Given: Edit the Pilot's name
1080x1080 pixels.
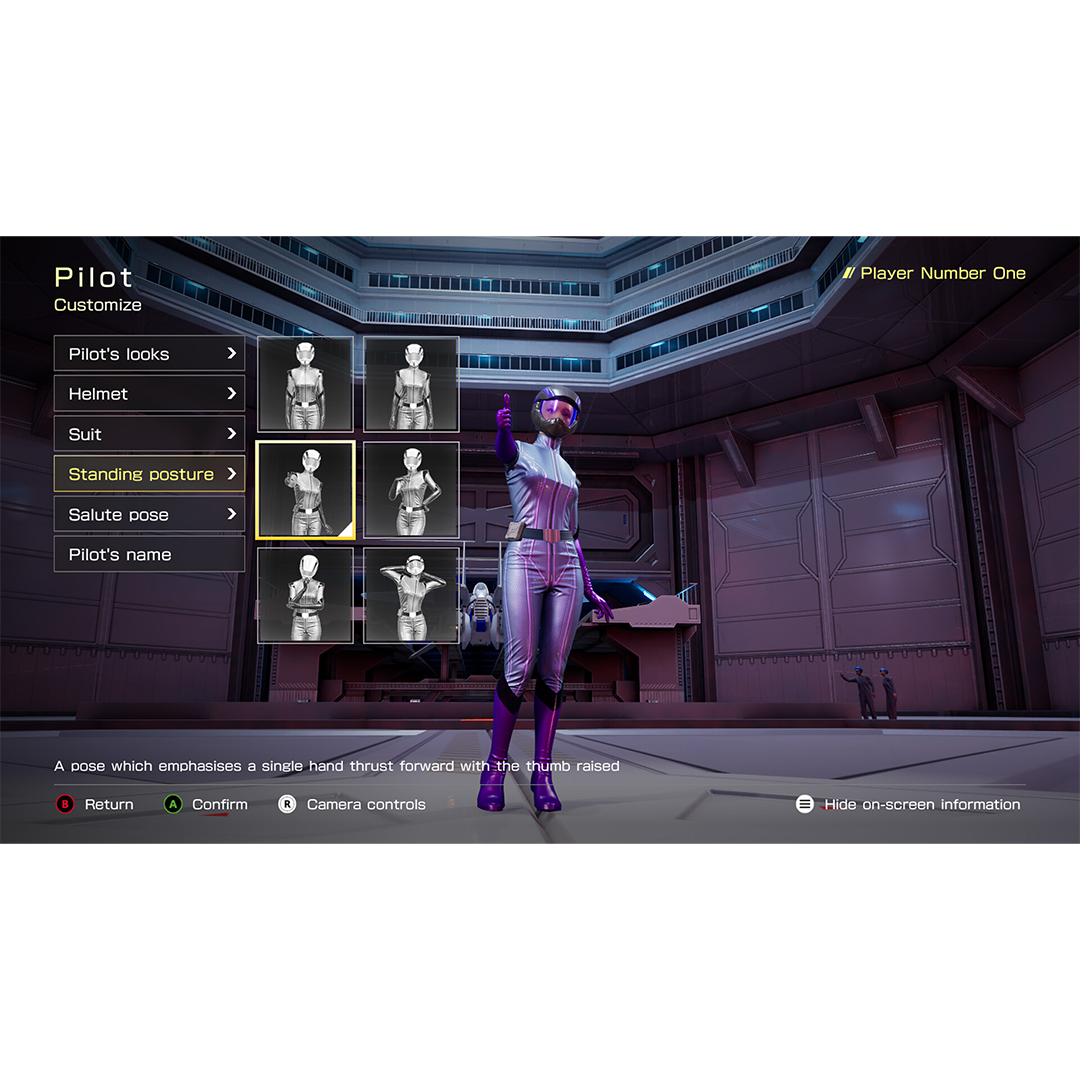Looking at the screenshot, I should tap(149, 555).
